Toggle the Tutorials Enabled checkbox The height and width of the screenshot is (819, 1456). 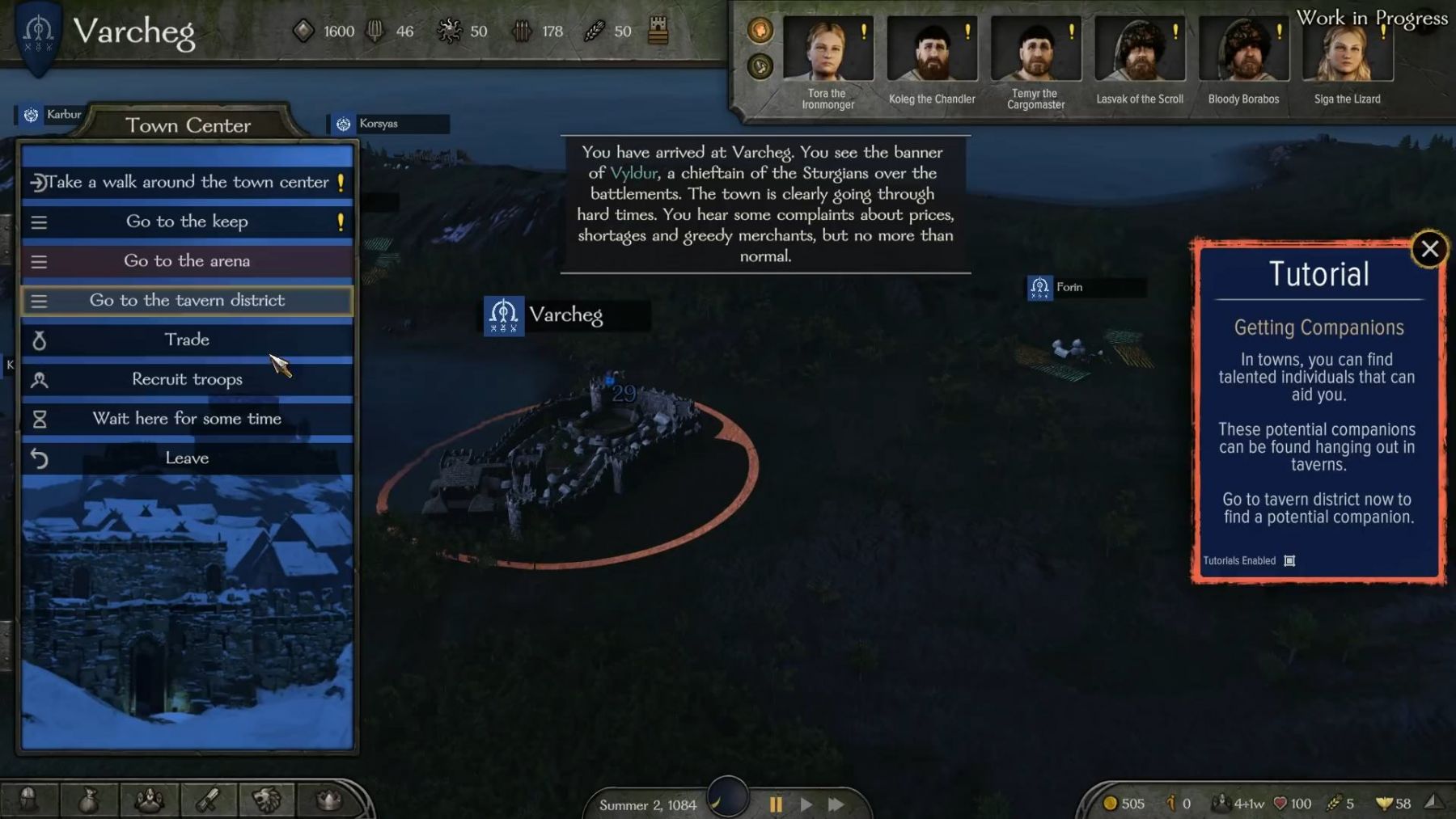click(x=1289, y=561)
